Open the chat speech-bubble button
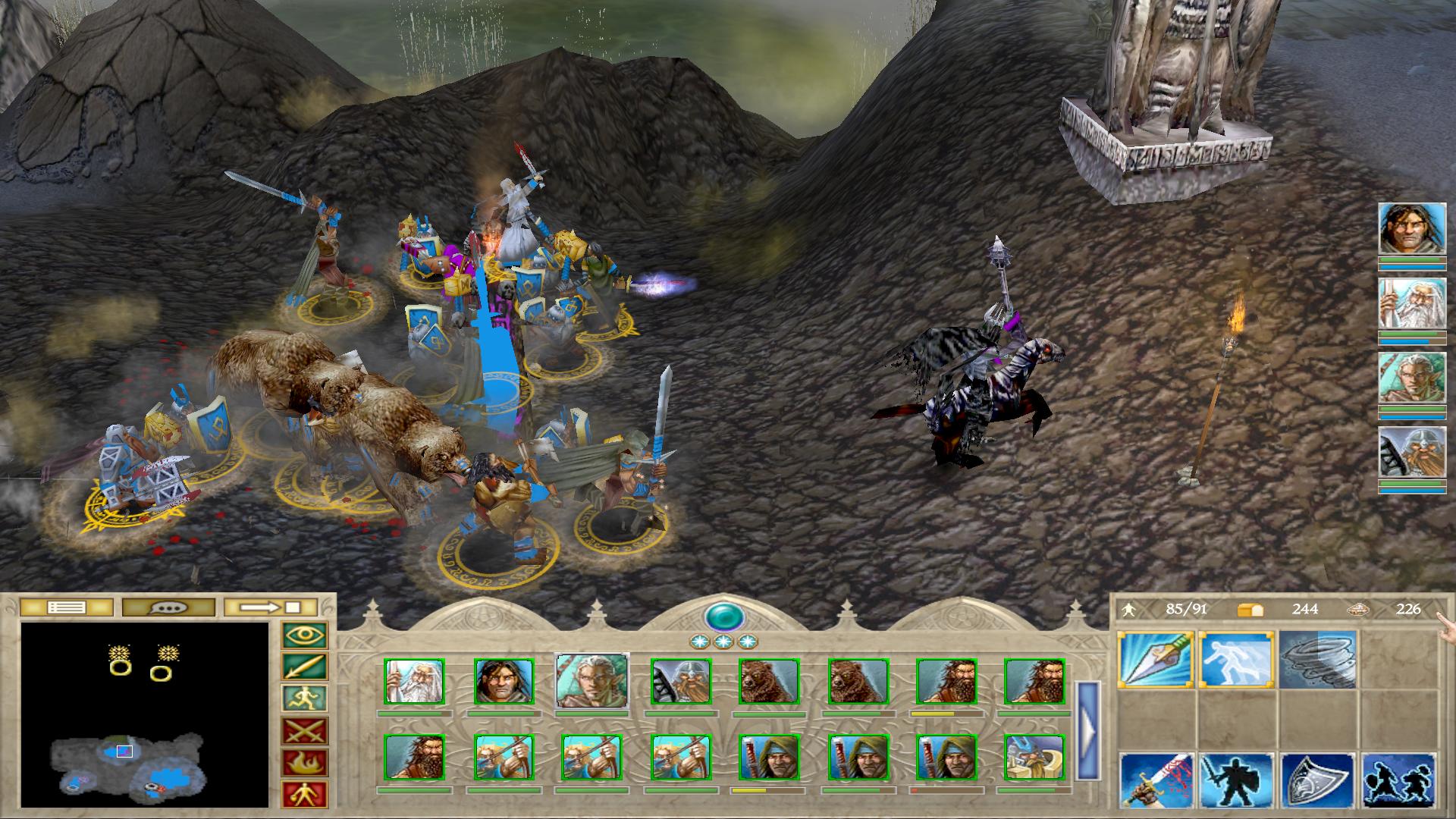 (168, 607)
